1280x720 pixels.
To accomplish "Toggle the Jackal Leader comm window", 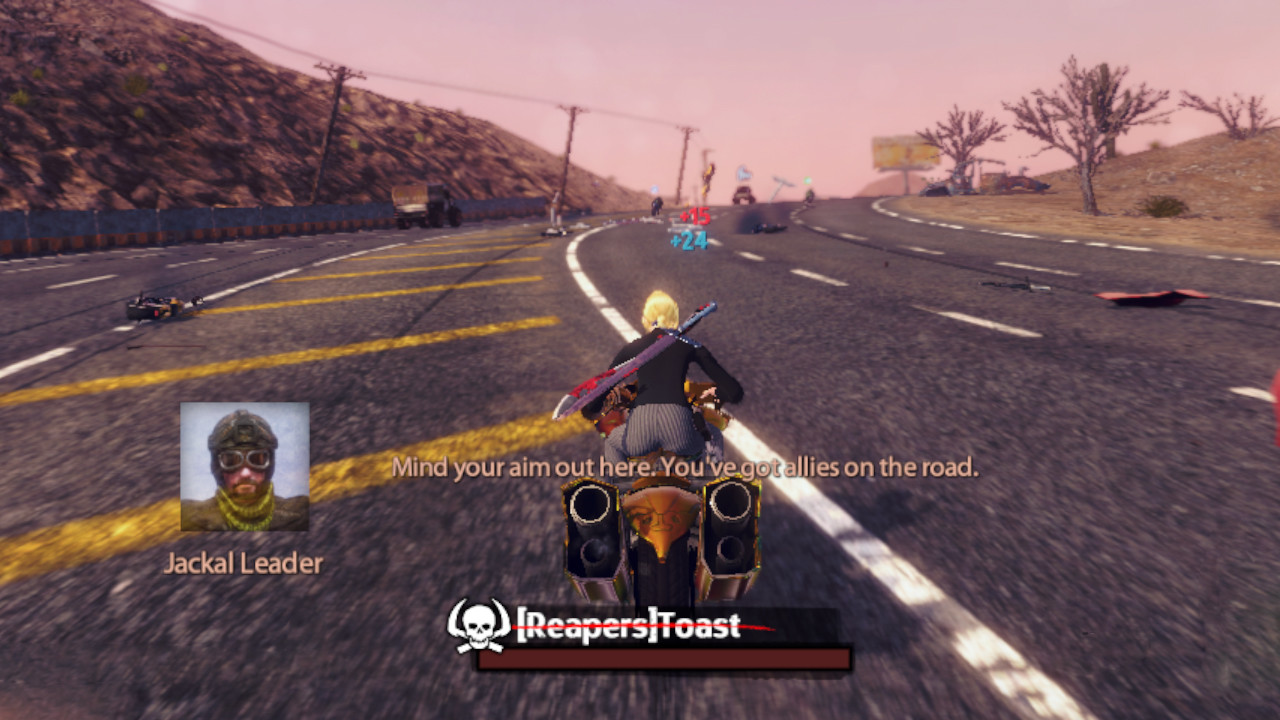I will pyautogui.click(x=244, y=464).
